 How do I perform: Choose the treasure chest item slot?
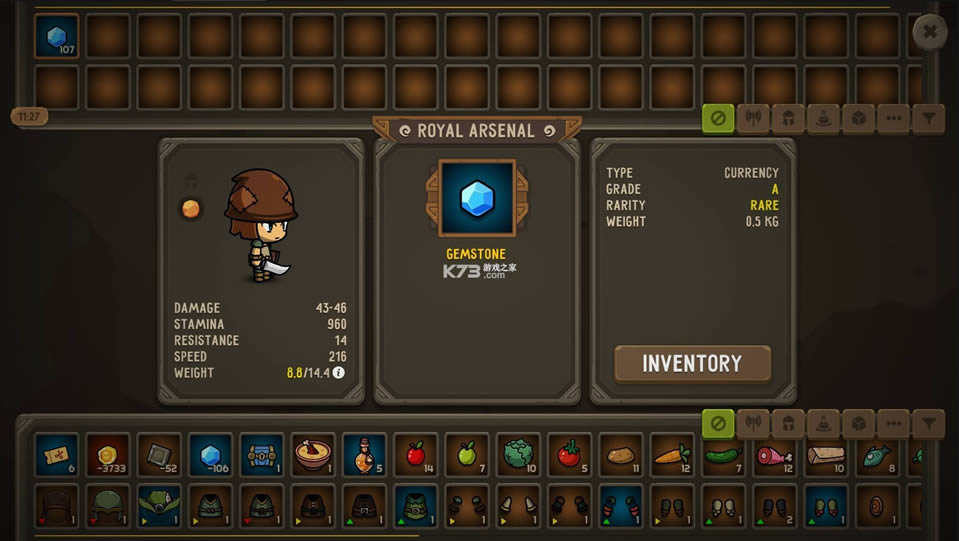[x=262, y=455]
